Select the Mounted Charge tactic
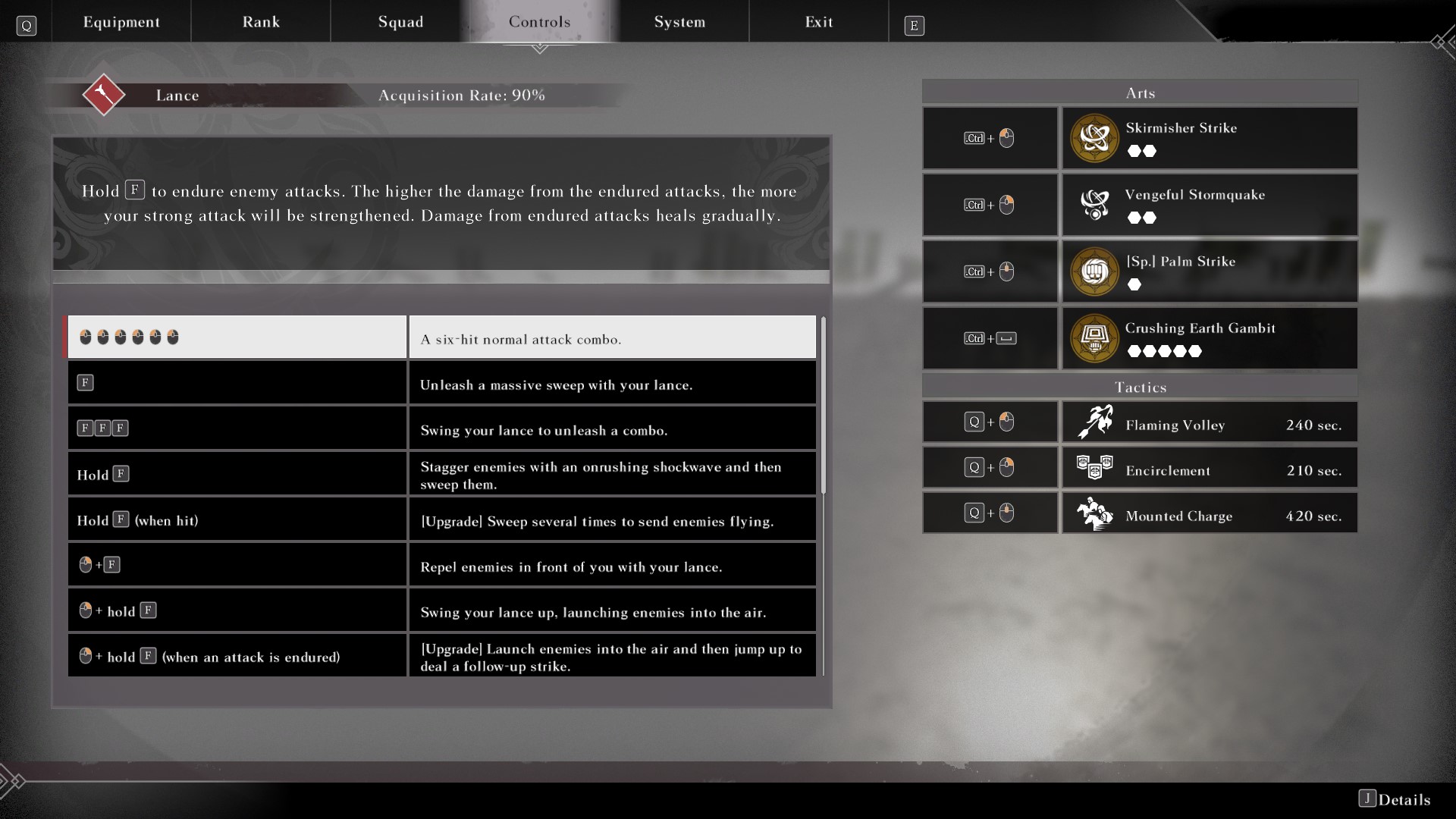 click(x=1209, y=513)
